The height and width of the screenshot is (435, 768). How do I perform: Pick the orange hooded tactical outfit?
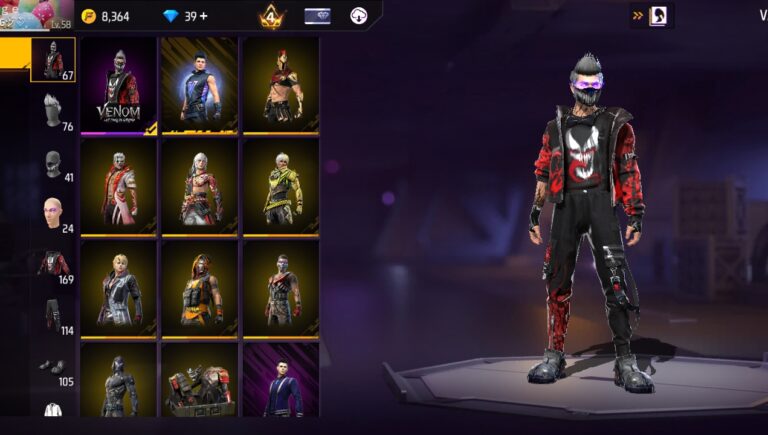tap(199, 289)
